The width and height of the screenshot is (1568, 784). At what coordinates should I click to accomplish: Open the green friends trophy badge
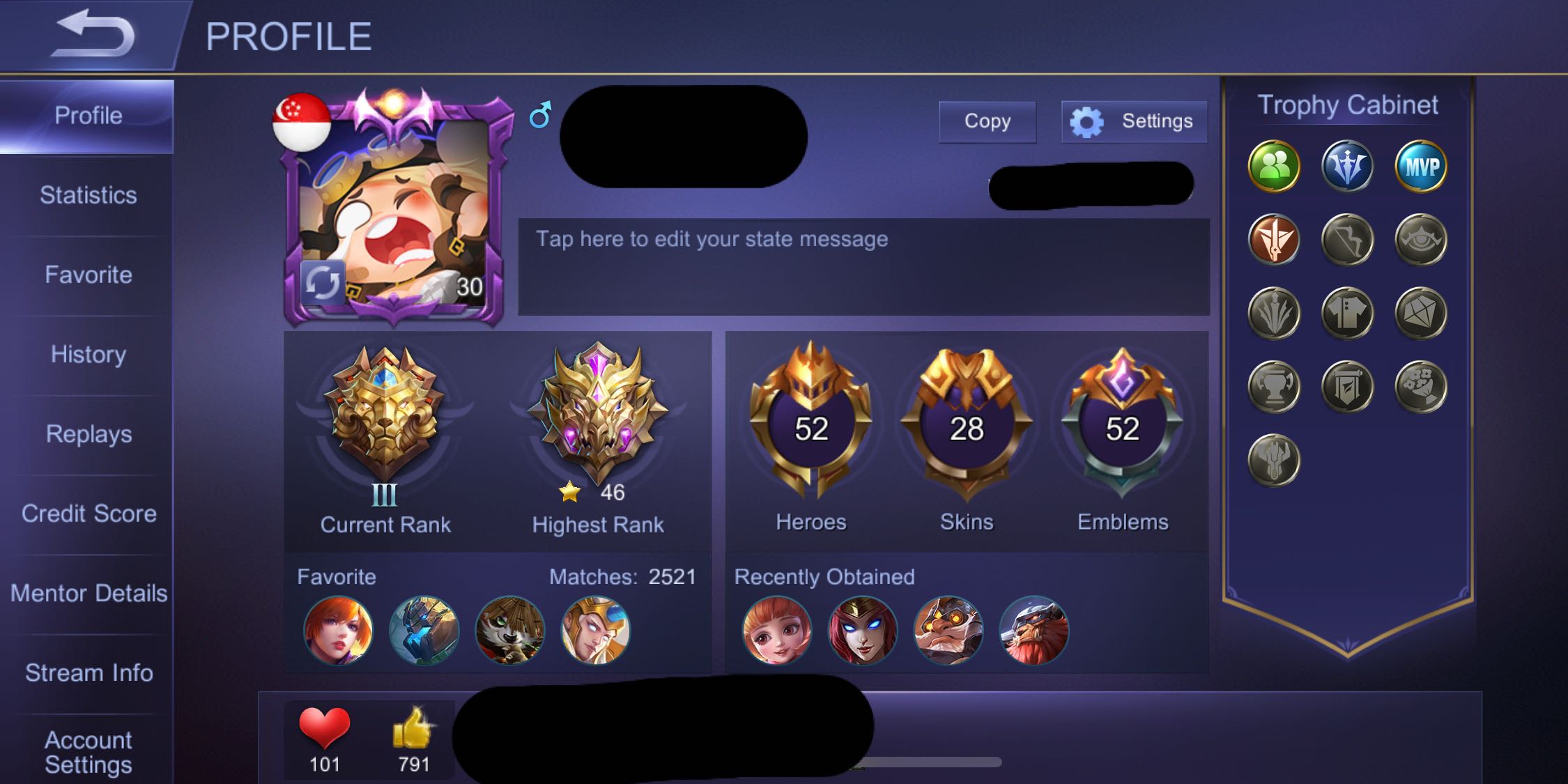tap(1273, 167)
